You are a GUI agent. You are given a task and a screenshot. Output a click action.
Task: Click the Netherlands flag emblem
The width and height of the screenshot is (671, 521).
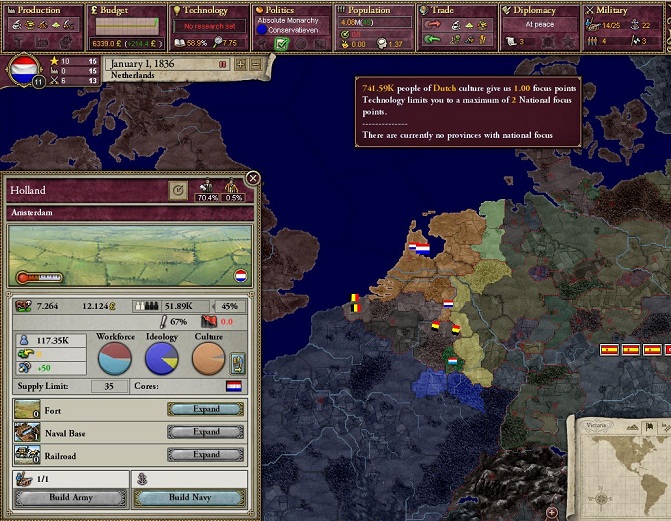tap(23, 71)
